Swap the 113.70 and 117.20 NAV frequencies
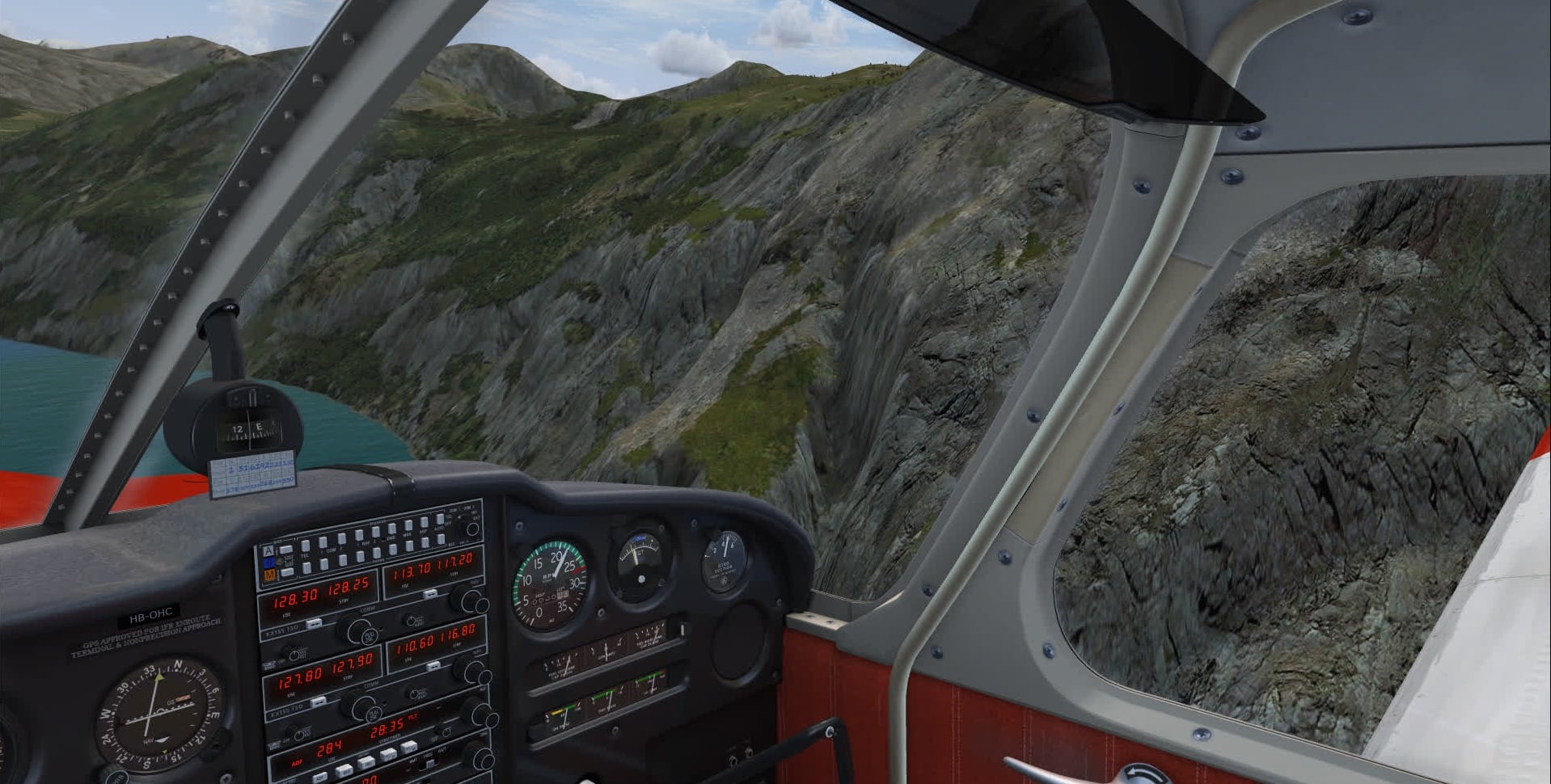This screenshot has height=784, width=1551. 431,594
